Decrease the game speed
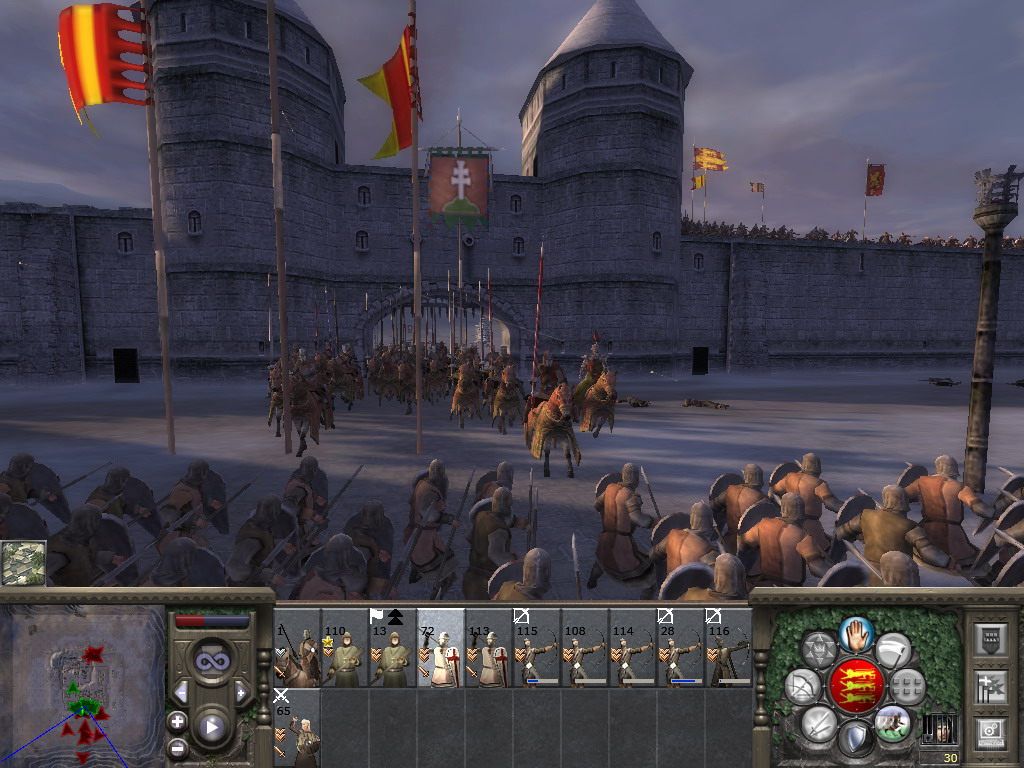1024x768 pixels. [181, 692]
